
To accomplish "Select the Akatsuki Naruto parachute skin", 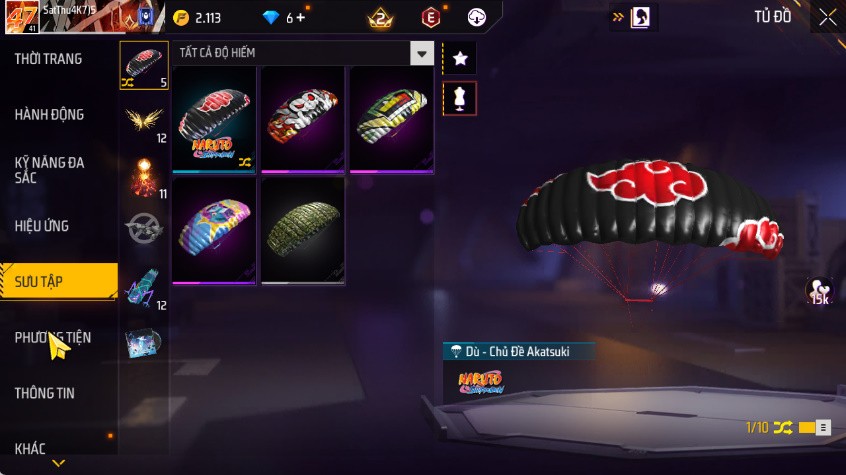I will click(215, 121).
